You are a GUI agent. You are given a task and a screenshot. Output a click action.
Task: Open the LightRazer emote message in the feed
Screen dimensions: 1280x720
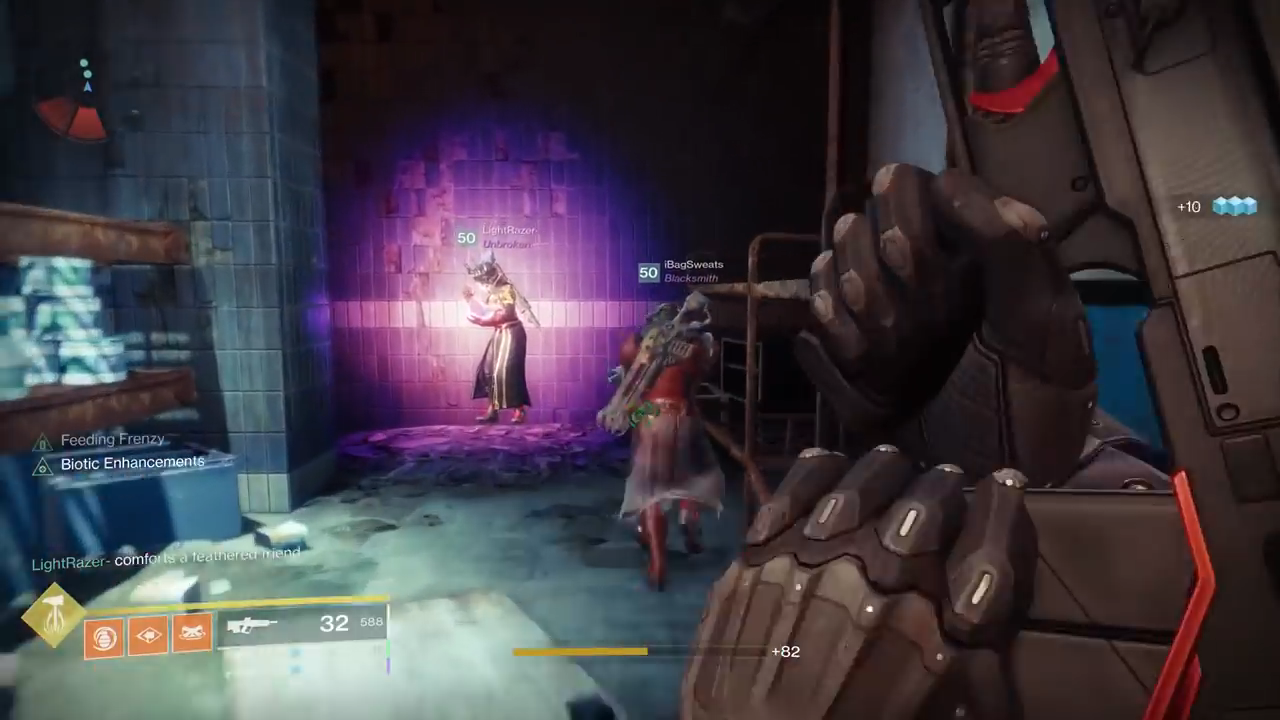click(x=166, y=559)
